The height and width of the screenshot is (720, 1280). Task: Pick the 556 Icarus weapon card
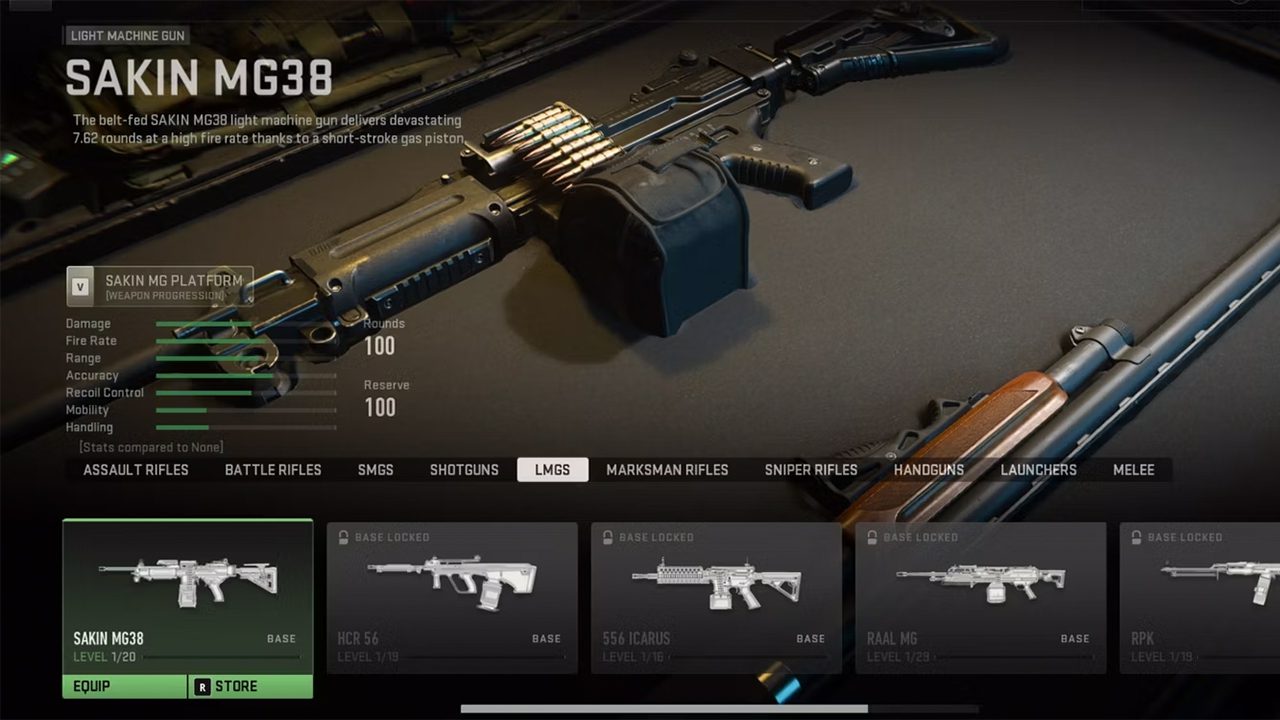[x=716, y=597]
